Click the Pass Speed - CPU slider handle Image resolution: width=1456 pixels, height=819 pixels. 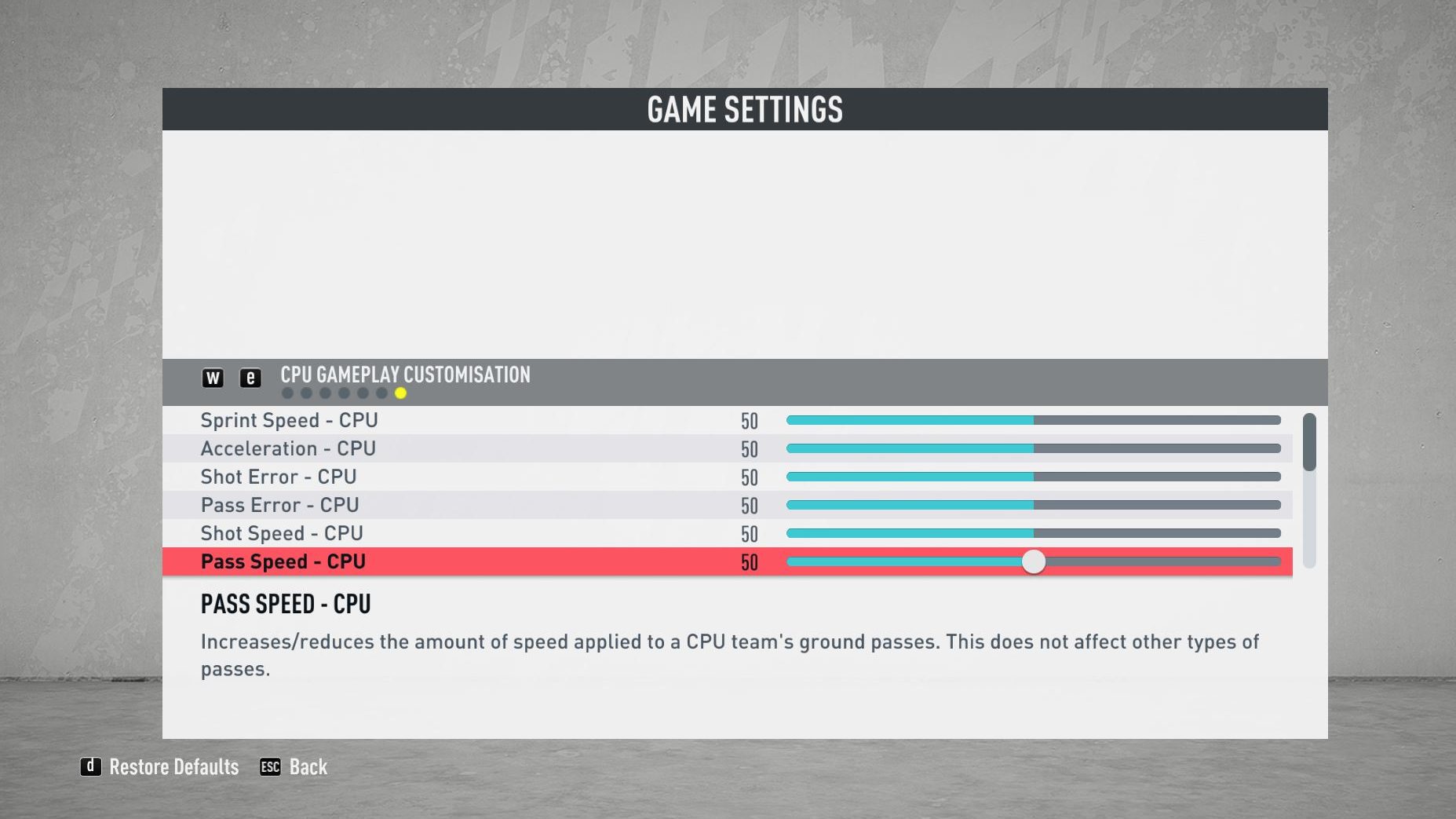(1035, 561)
